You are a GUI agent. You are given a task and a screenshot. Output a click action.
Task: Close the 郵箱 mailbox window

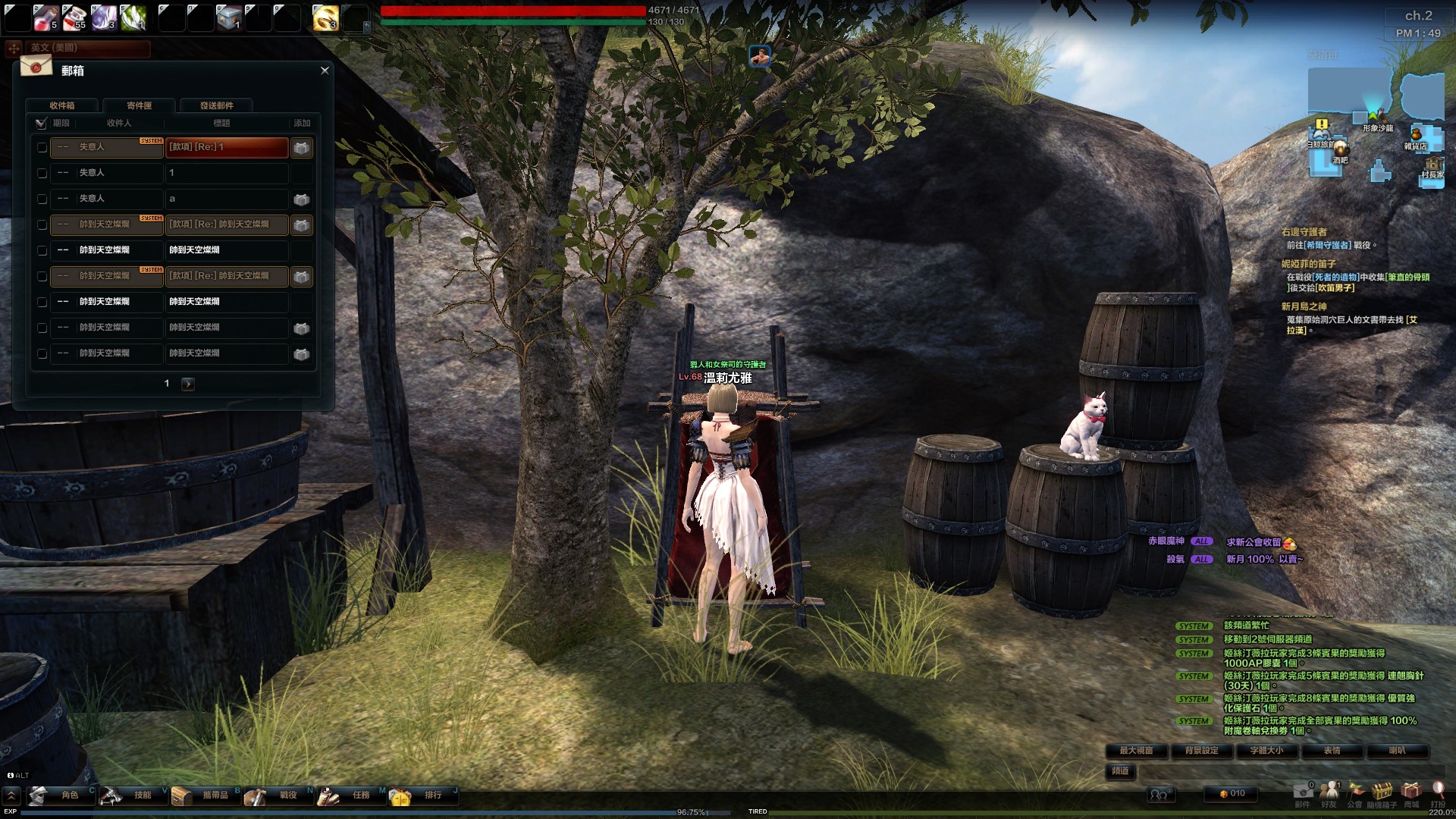(x=325, y=71)
